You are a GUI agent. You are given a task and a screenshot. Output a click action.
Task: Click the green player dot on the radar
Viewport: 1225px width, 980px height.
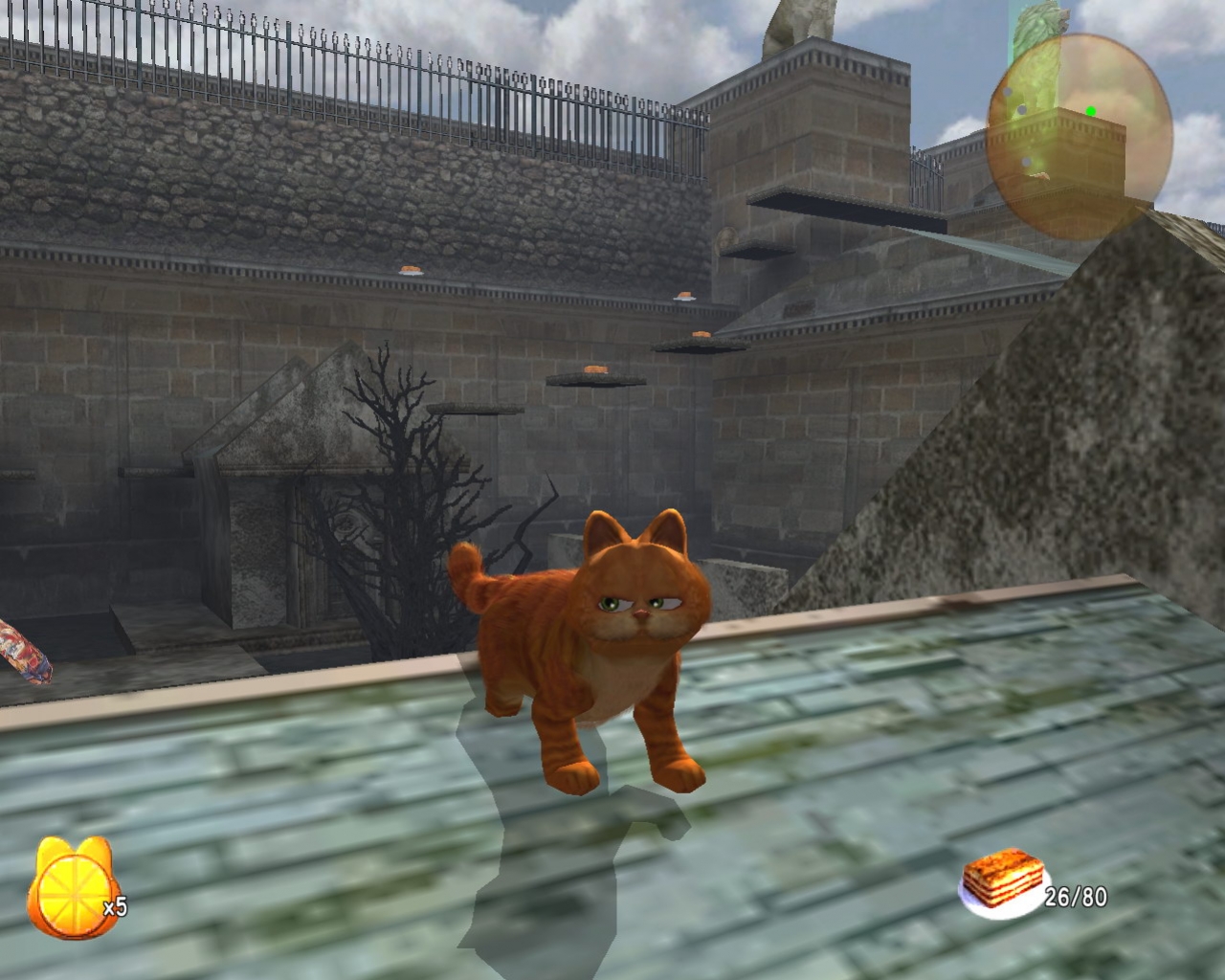(x=1091, y=111)
